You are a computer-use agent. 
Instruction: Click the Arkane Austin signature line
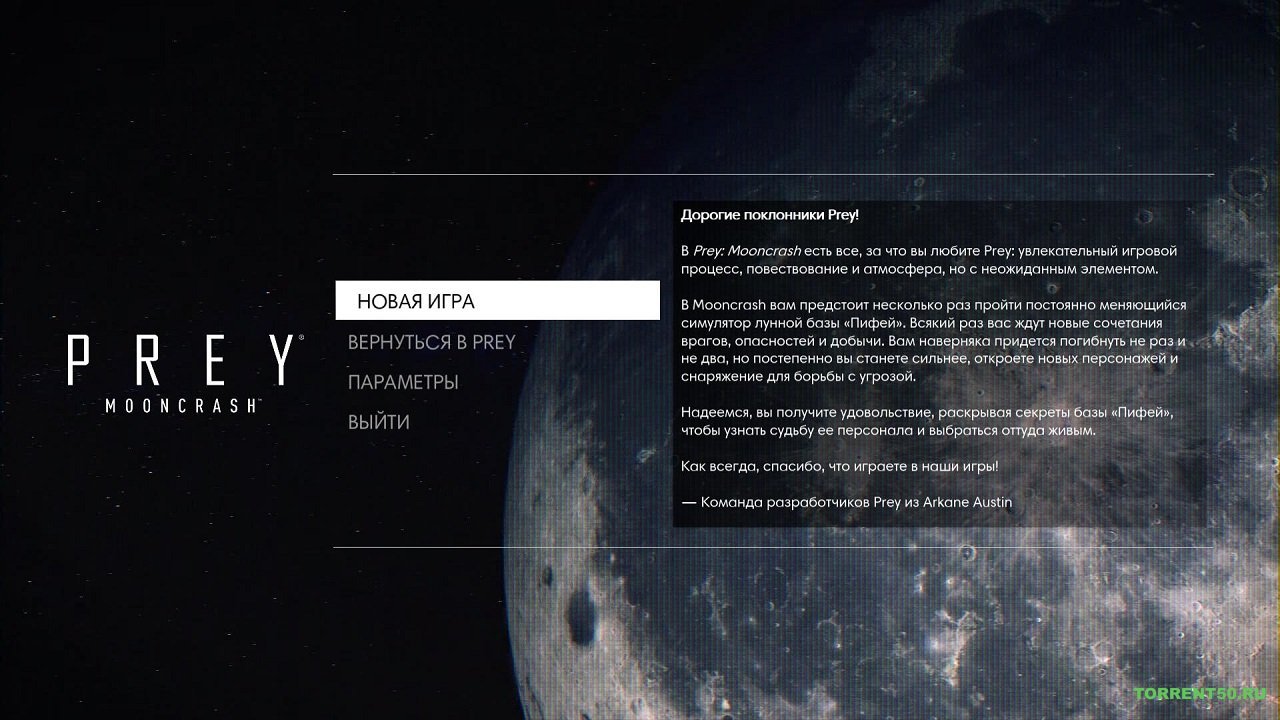pyautogui.click(x=846, y=501)
